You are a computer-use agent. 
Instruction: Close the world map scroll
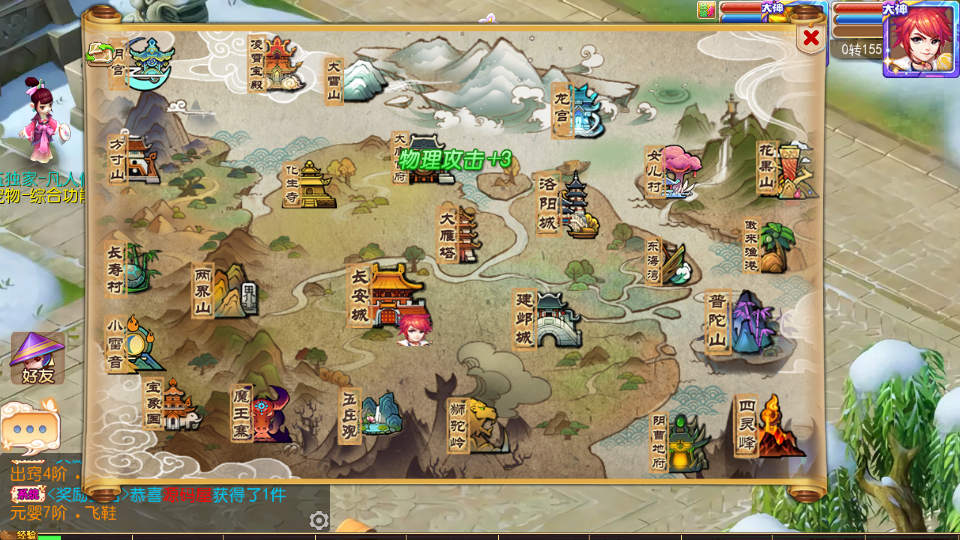[x=811, y=39]
